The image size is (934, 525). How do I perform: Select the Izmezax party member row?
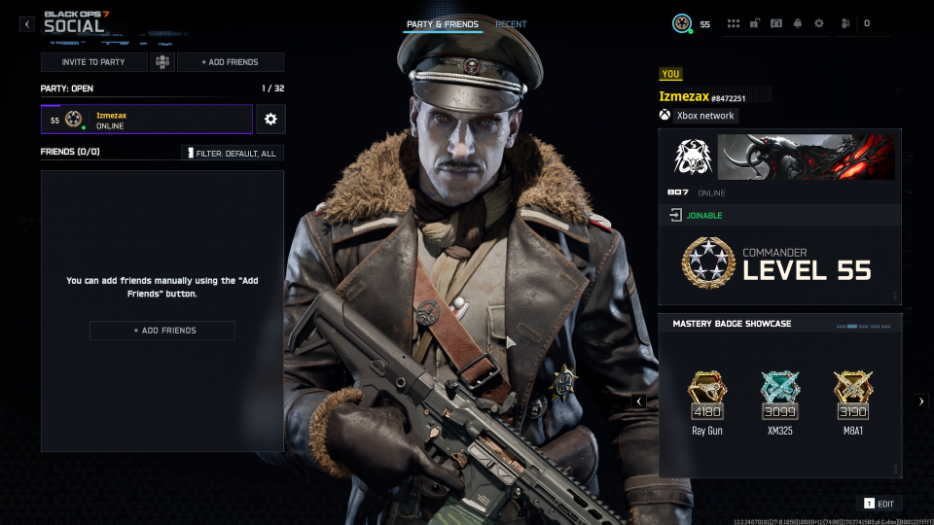146,119
